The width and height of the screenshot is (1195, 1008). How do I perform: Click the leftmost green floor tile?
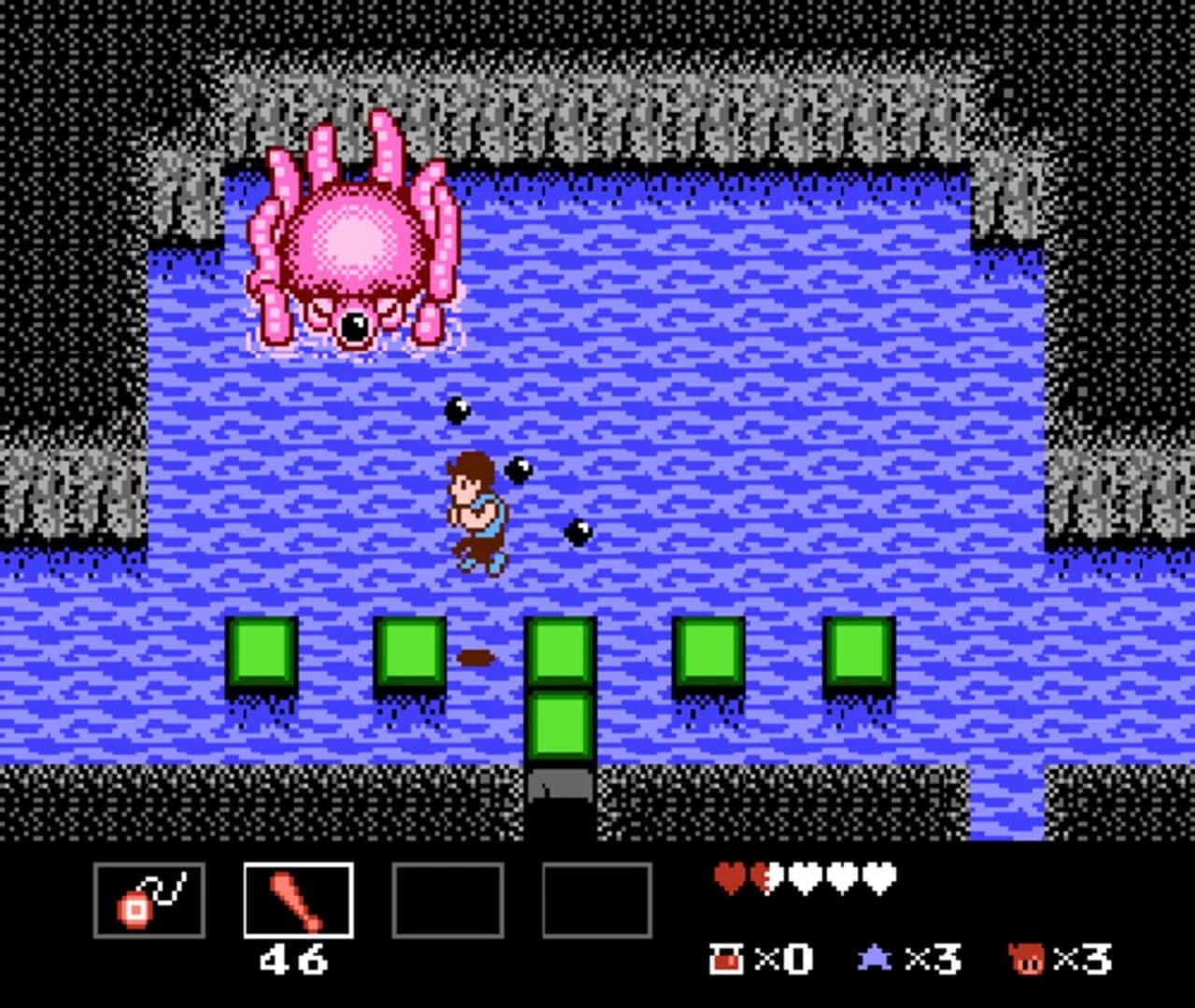pos(262,651)
